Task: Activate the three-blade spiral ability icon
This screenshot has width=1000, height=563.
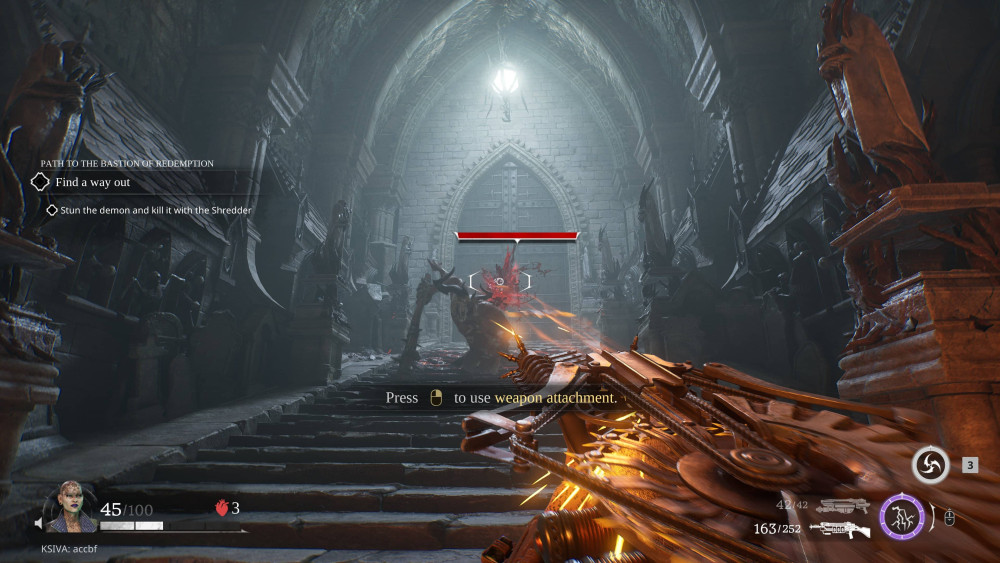Action: pos(930,465)
